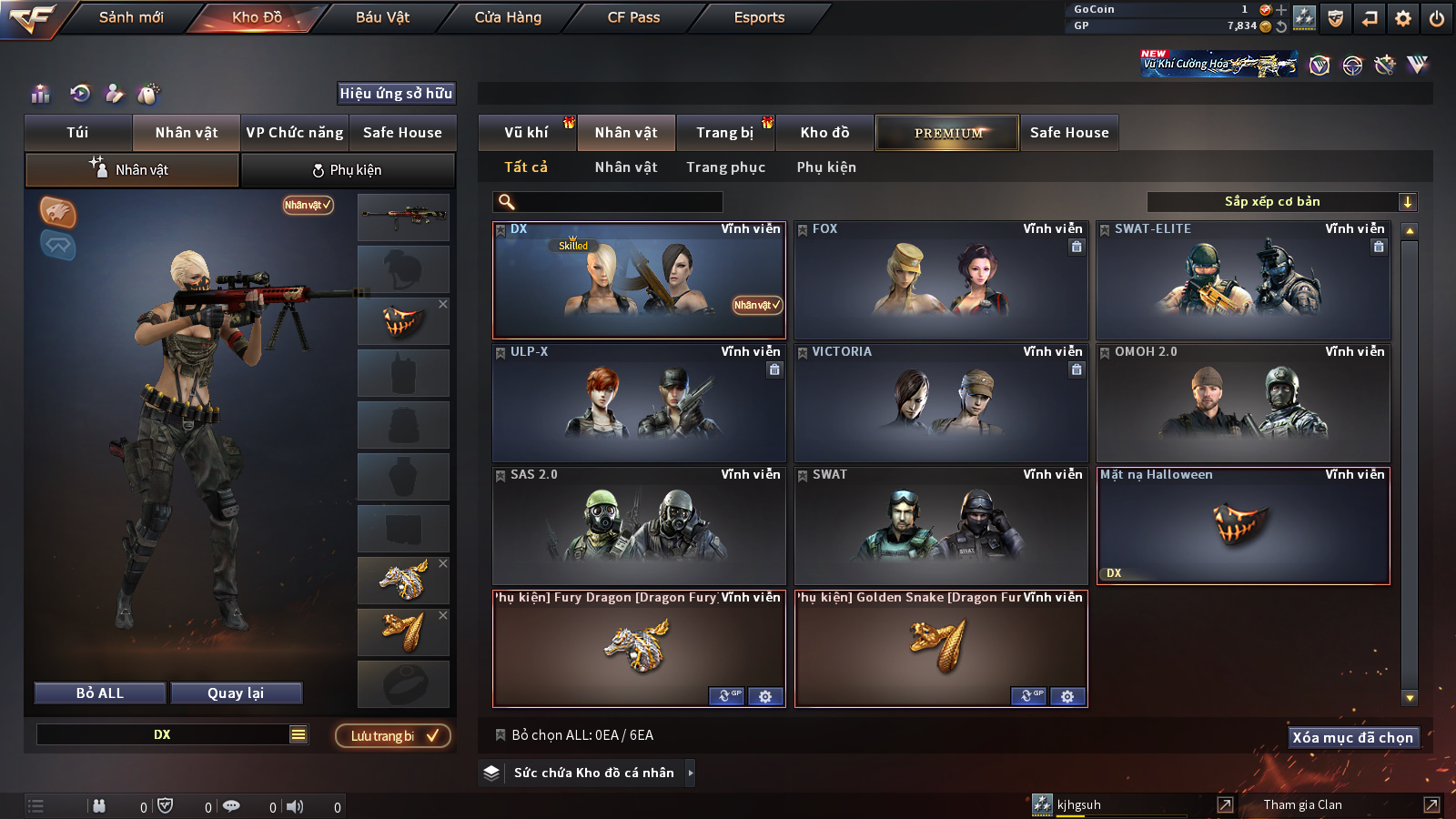Open the Esports menu
This screenshot has height=819, width=1456.
pyautogui.click(x=759, y=17)
